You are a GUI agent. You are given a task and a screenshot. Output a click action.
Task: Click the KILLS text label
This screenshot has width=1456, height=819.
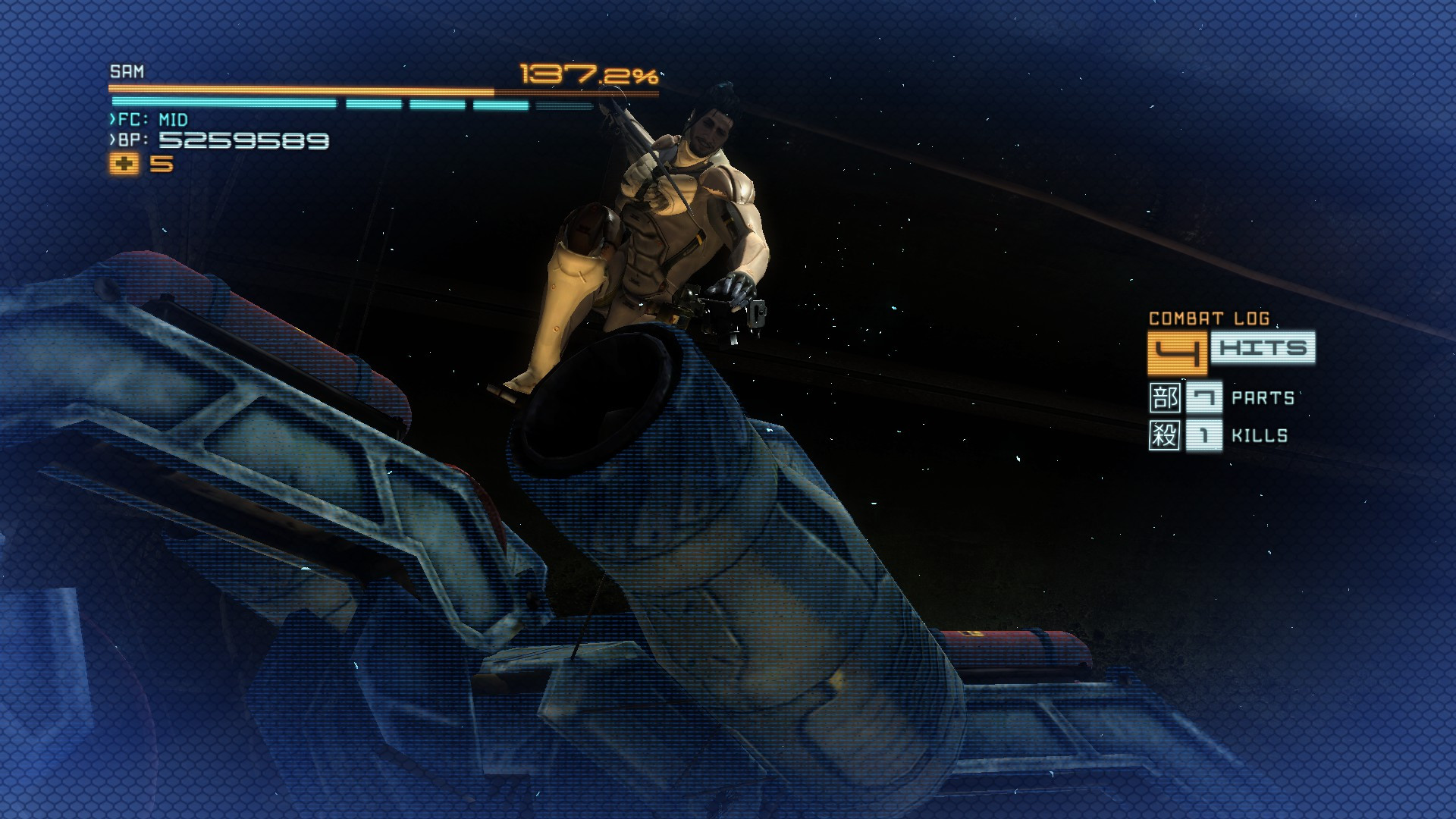[1259, 435]
